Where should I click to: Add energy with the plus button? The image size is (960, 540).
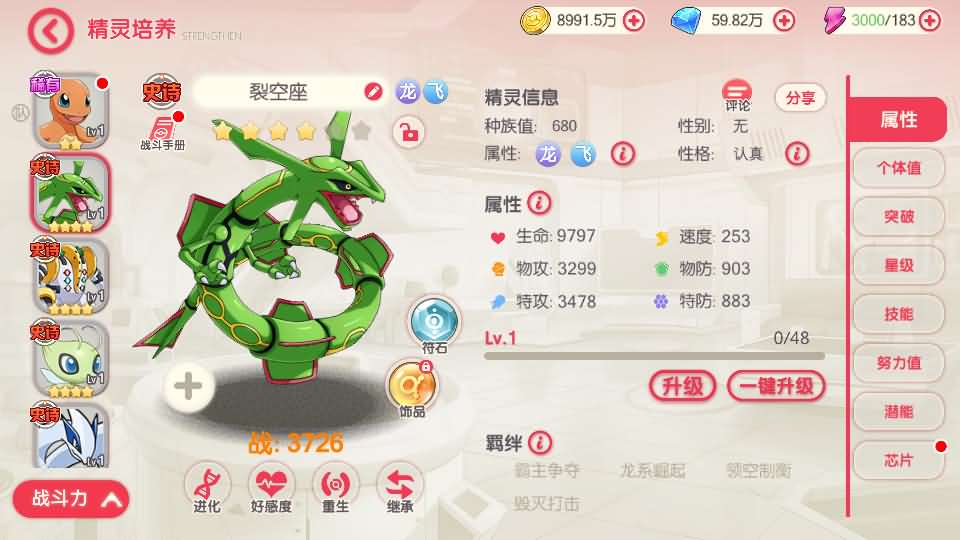(930, 20)
